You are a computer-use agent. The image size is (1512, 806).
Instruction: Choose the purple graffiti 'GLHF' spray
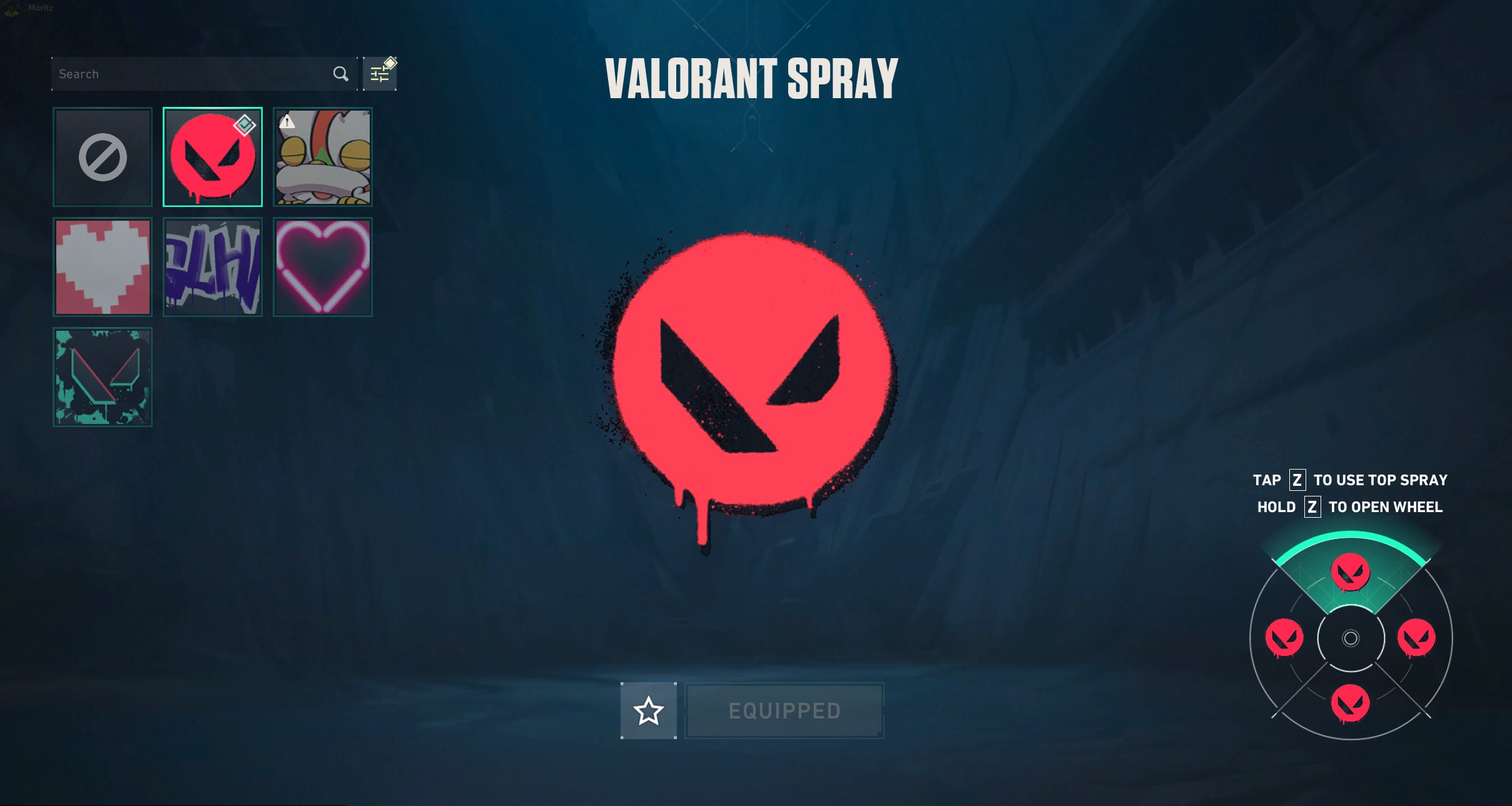(x=213, y=266)
